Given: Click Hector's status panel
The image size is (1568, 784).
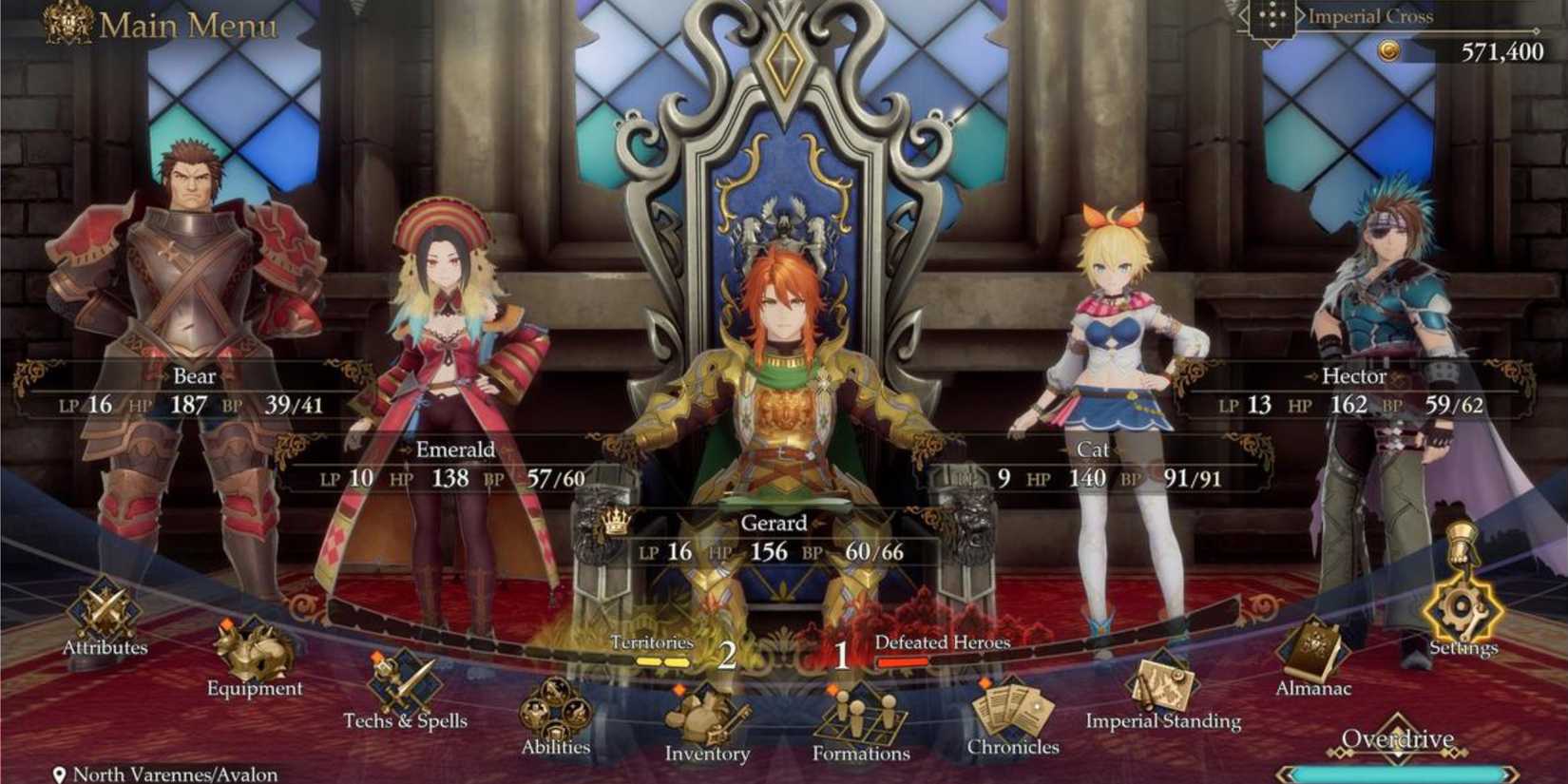Looking at the screenshot, I should tap(1354, 390).
